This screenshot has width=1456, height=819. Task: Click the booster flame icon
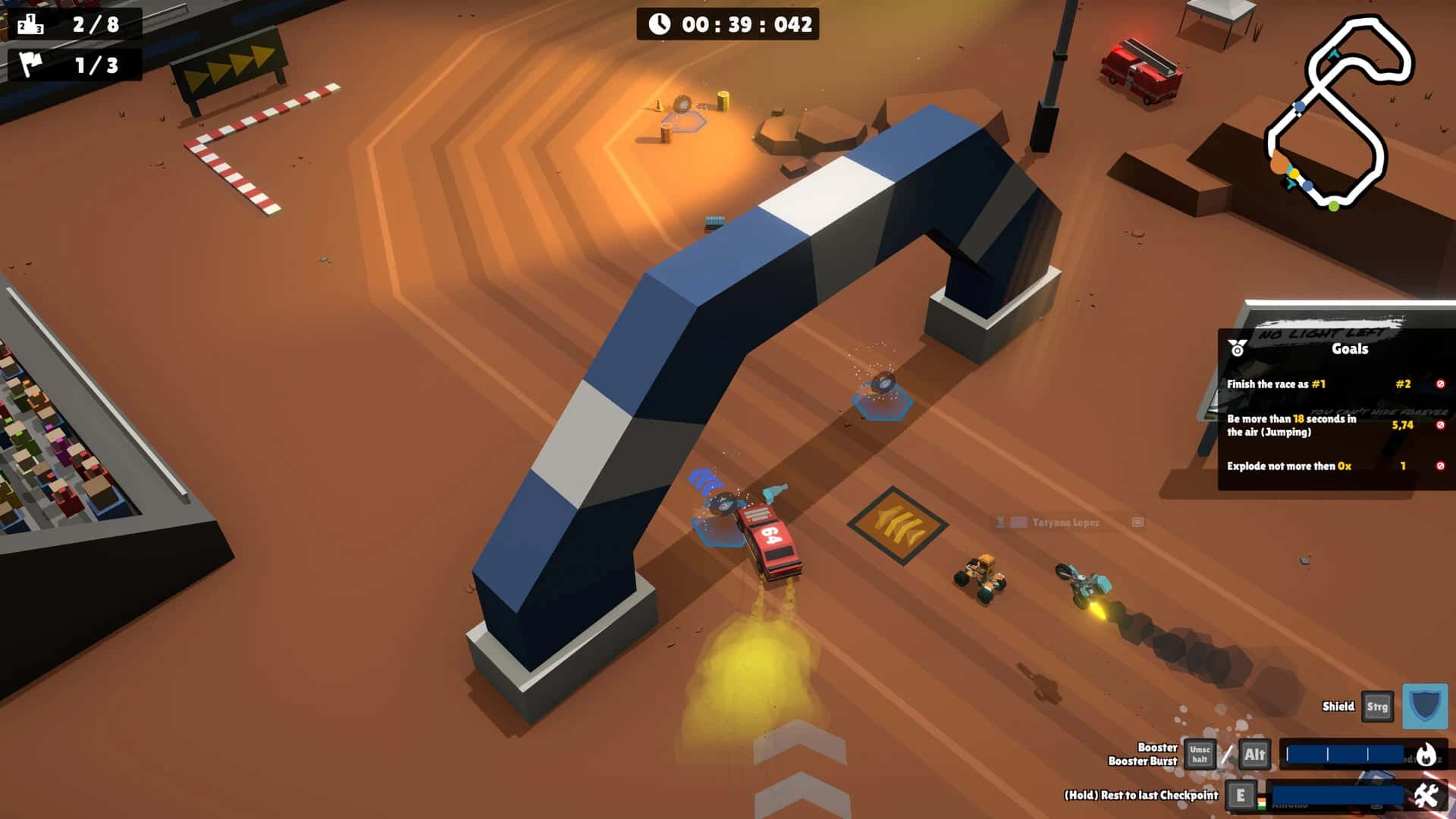point(1426,755)
